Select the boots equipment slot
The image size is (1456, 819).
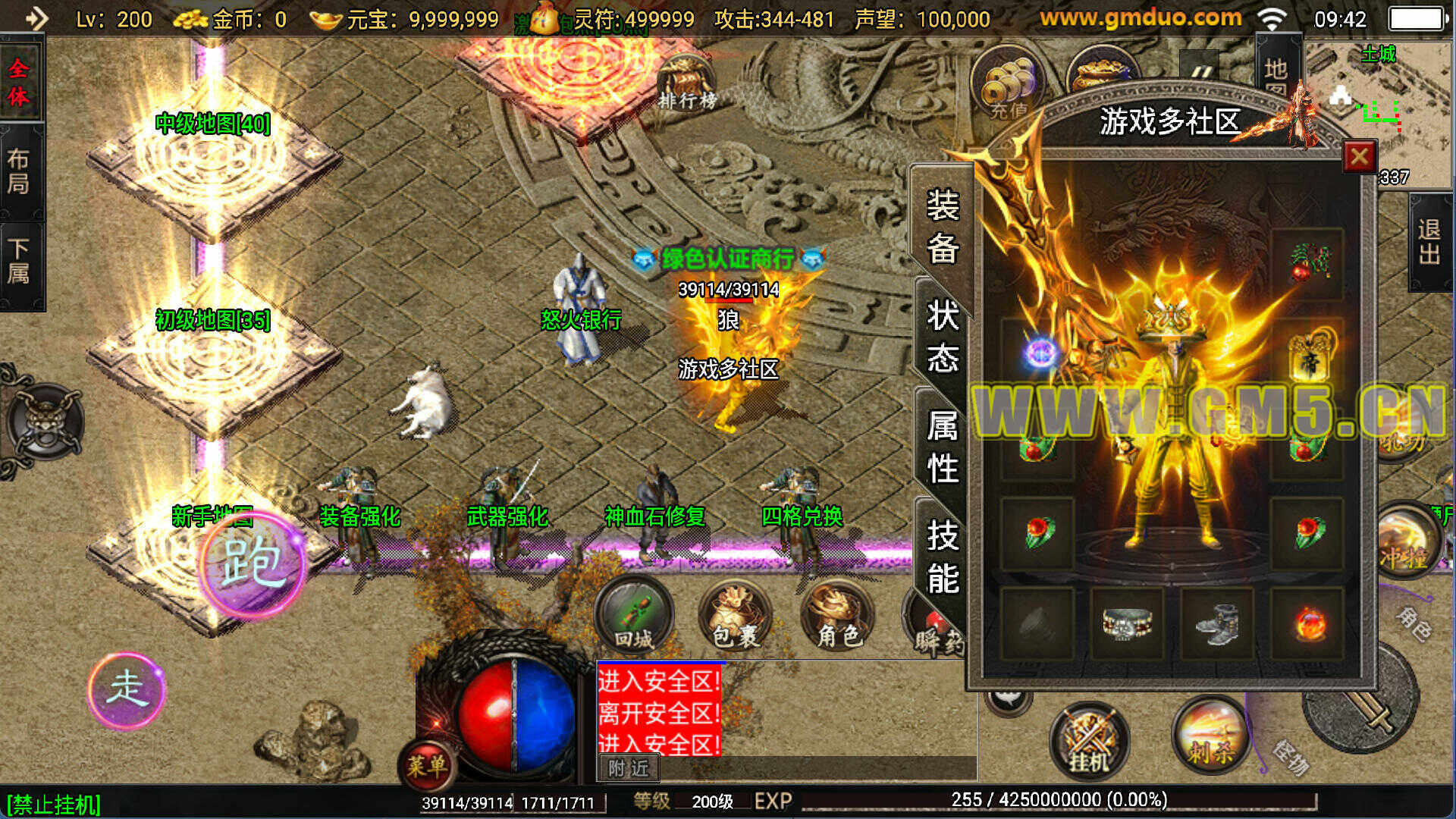(1216, 623)
